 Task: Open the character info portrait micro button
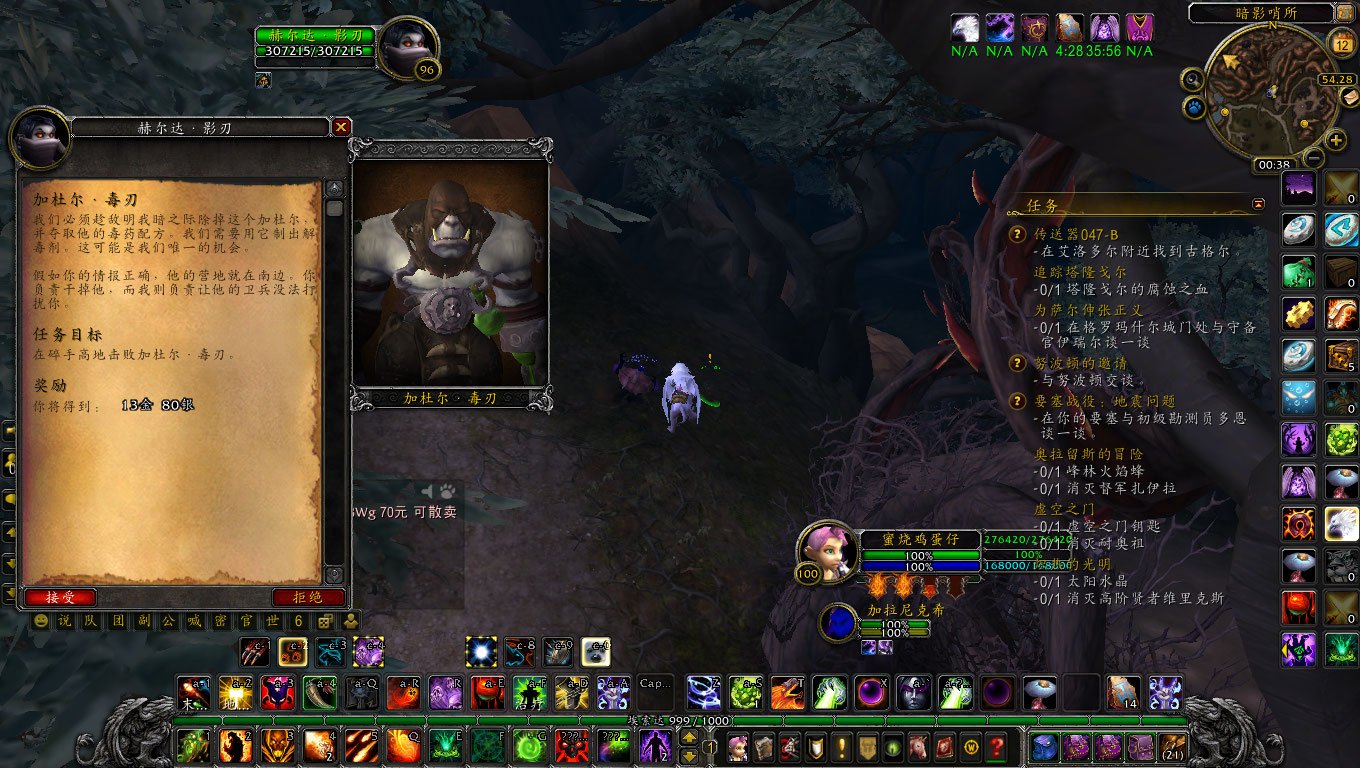738,747
